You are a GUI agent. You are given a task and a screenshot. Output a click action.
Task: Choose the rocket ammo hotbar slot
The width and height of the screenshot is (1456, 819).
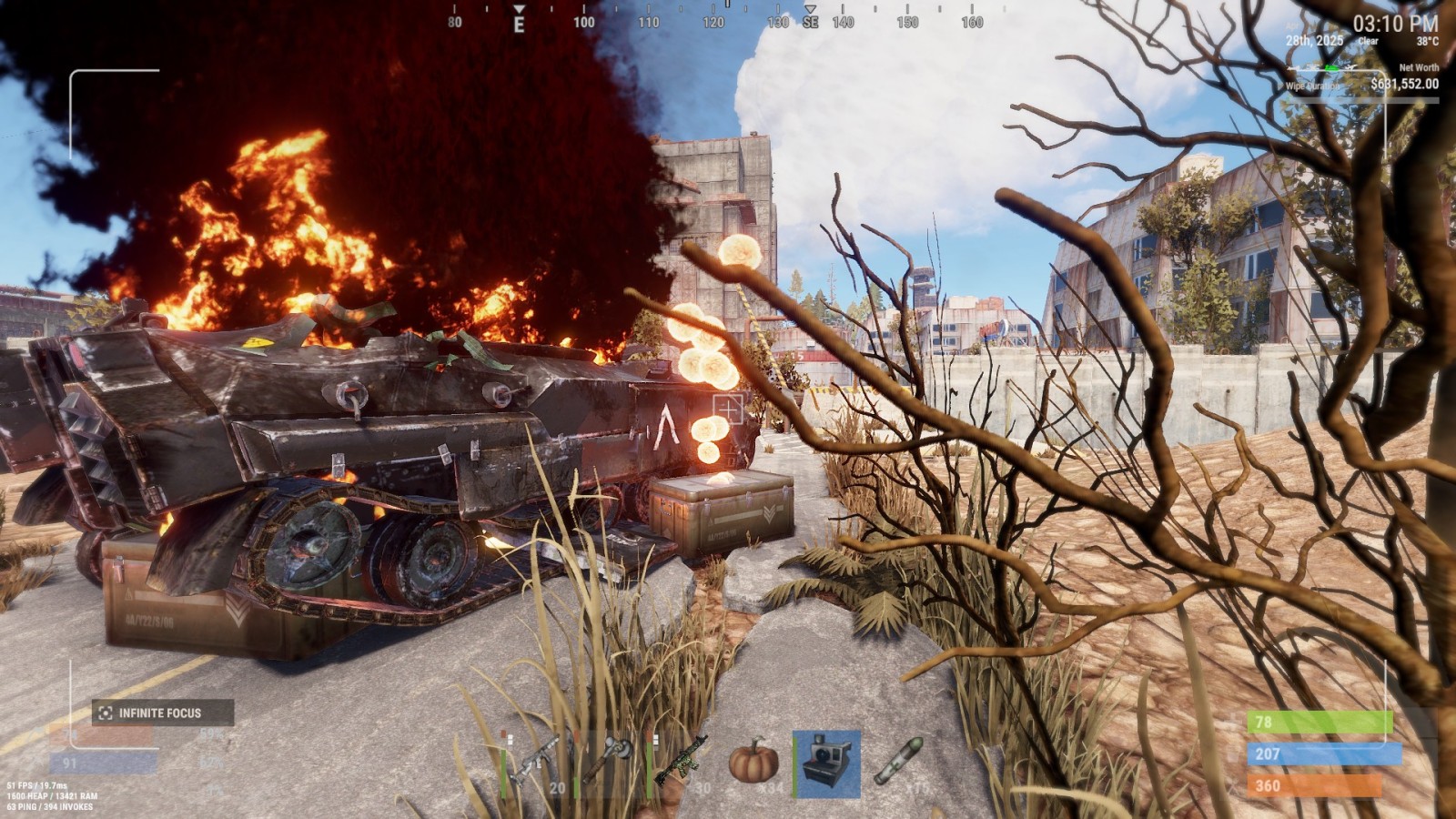coord(899,763)
